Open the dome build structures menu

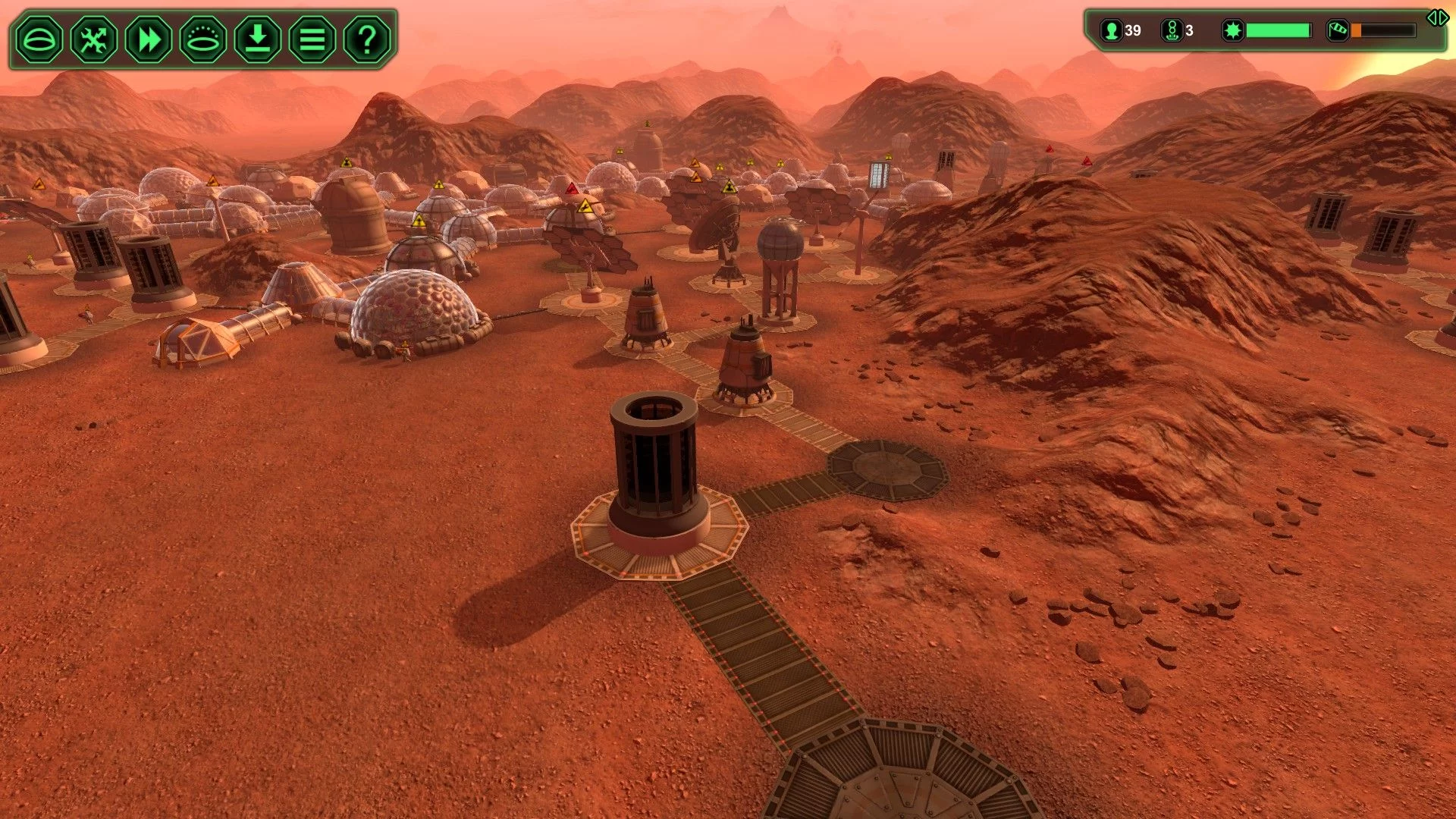[39, 39]
